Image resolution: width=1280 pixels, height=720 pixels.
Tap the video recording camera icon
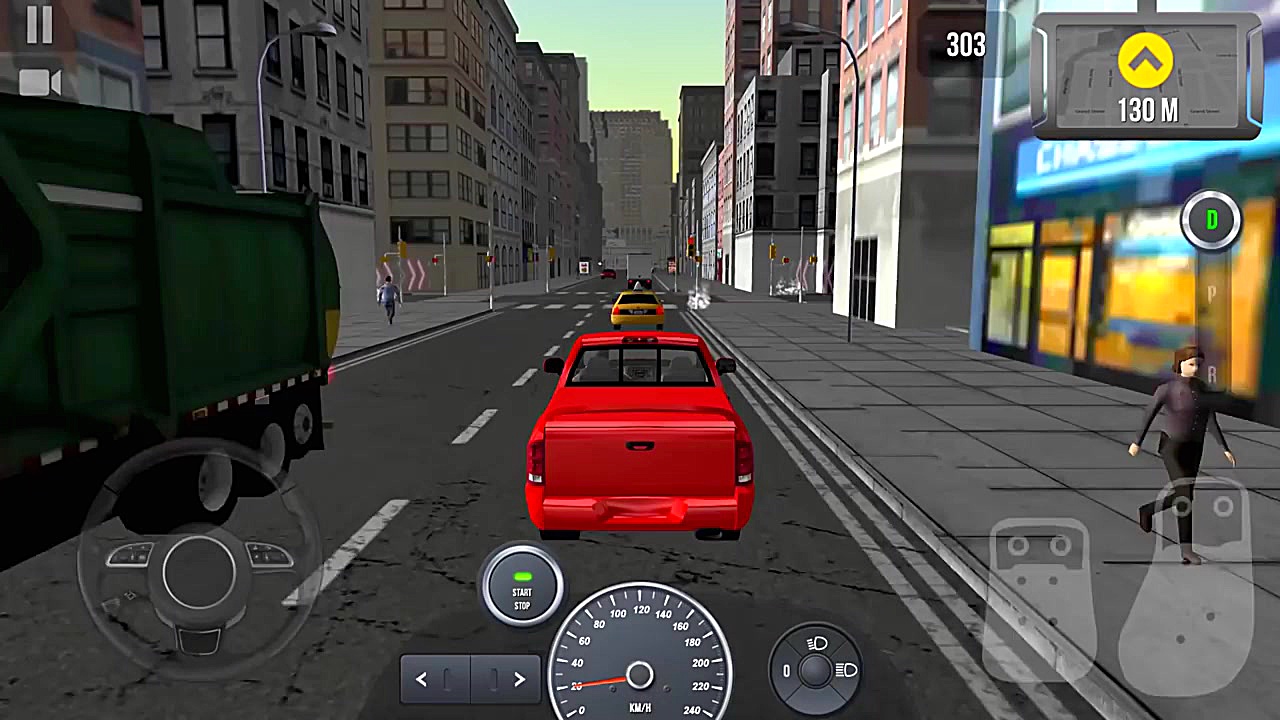point(41,82)
